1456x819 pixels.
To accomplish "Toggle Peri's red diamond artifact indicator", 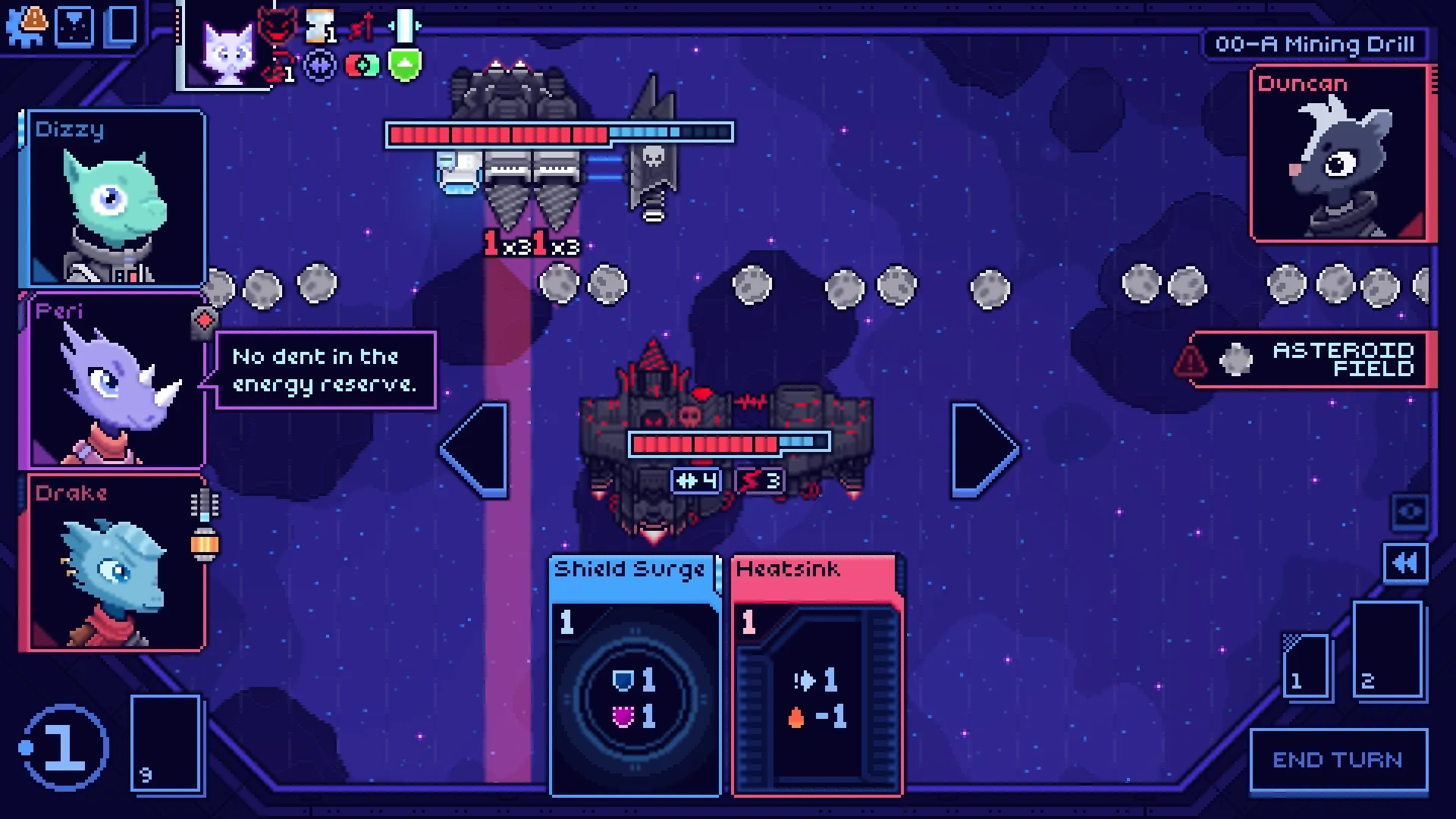I will (203, 322).
